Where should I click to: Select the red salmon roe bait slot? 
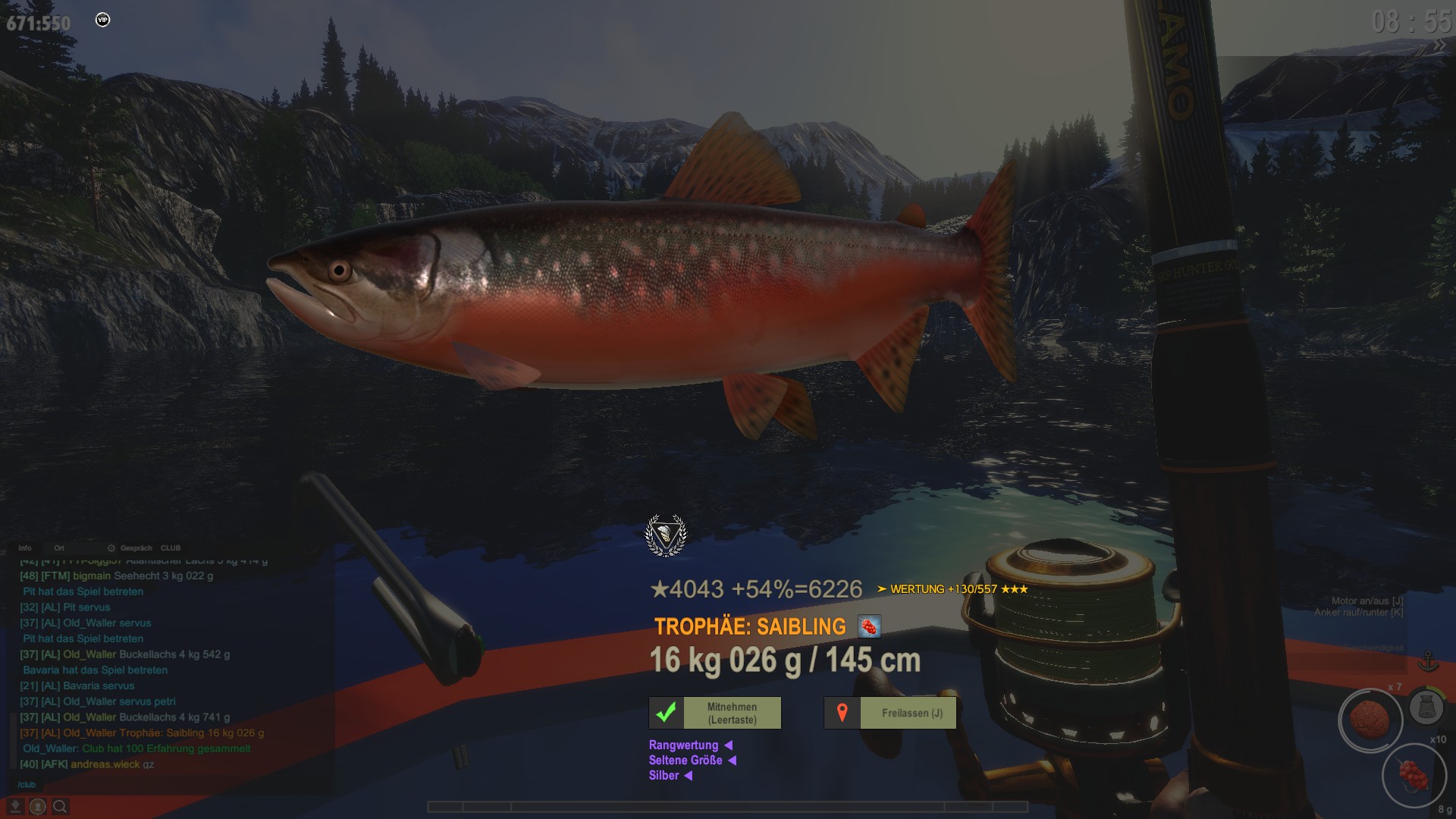click(x=1413, y=777)
